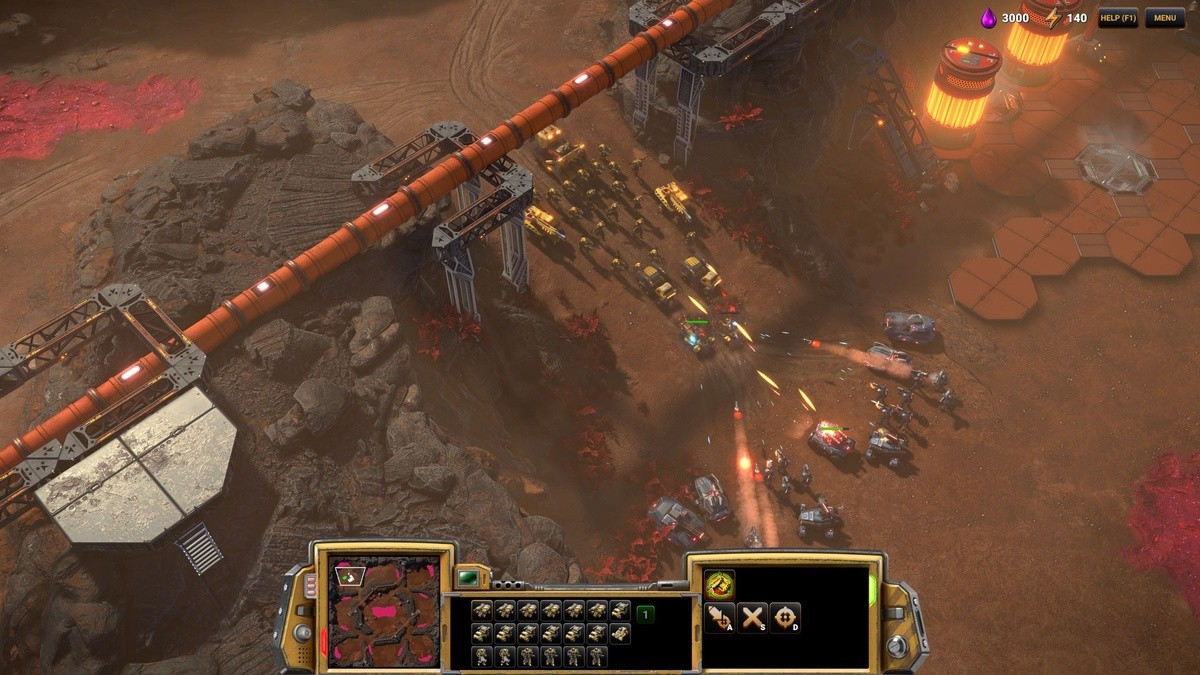Open the game Menu
This screenshot has width=1200, height=675.
[1164, 18]
